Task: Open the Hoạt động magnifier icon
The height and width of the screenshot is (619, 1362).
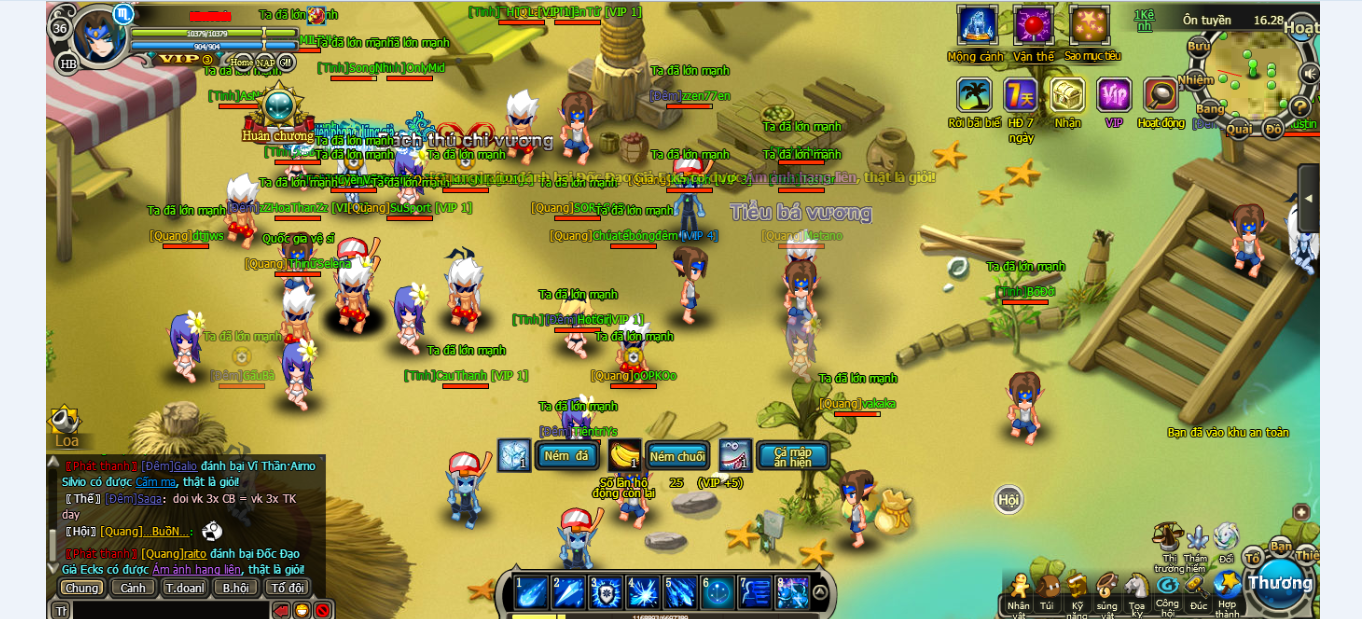Action: 1161,95
